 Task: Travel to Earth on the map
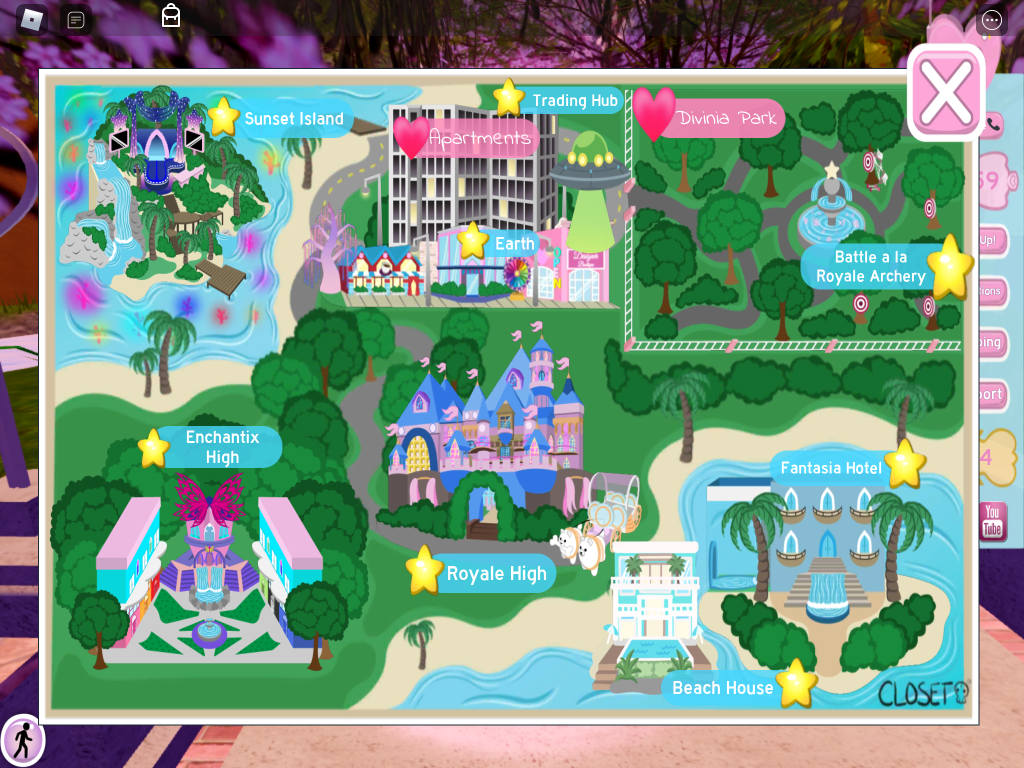point(514,243)
